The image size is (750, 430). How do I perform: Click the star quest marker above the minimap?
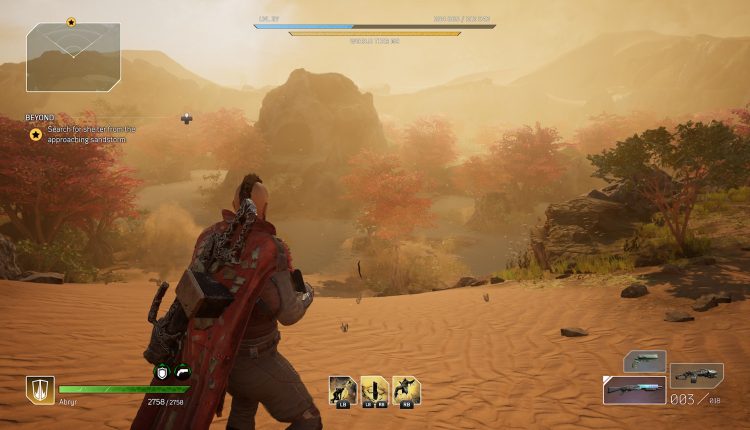(71, 21)
